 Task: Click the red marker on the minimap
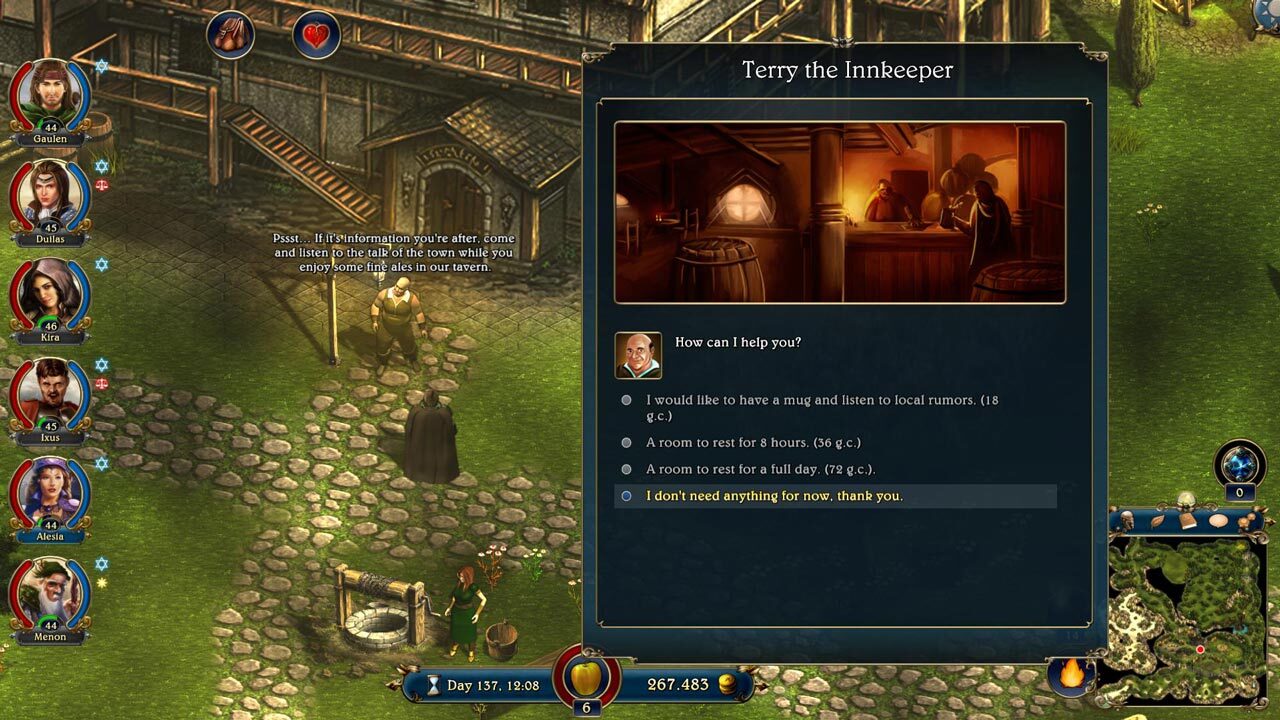pyautogui.click(x=1200, y=649)
